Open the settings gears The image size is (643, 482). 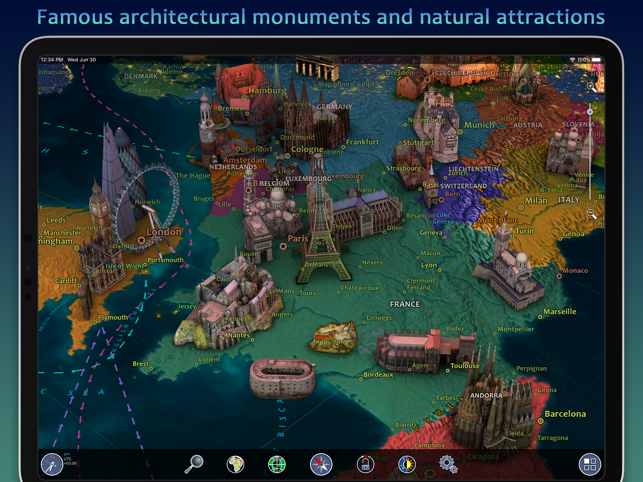pyautogui.click(x=448, y=464)
